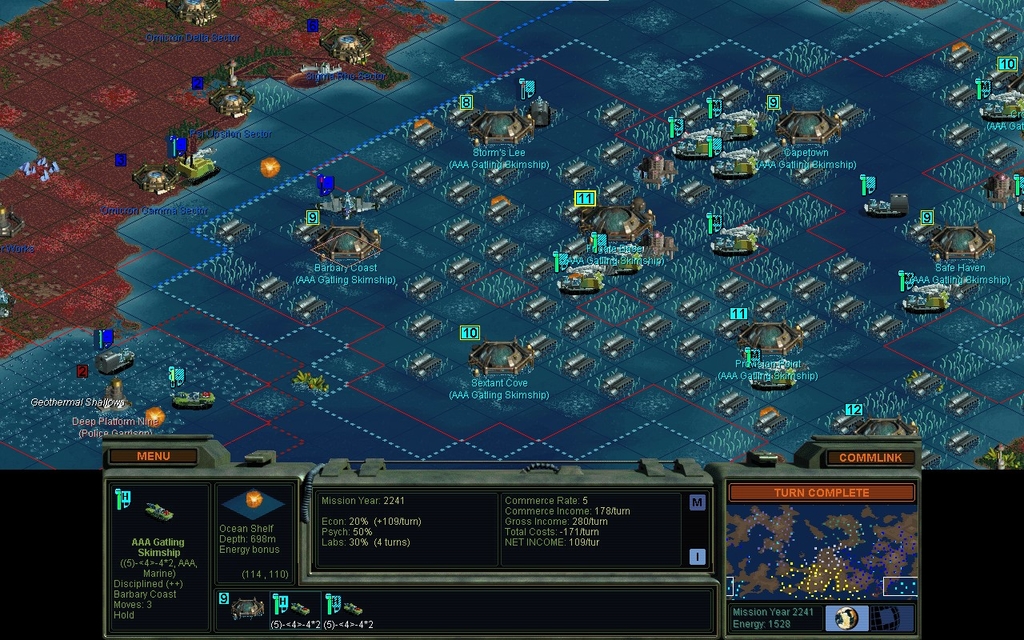This screenshot has width=1024, height=640.
Task: Click the Ocean Shelf terrain tile preview
Action: point(254,502)
